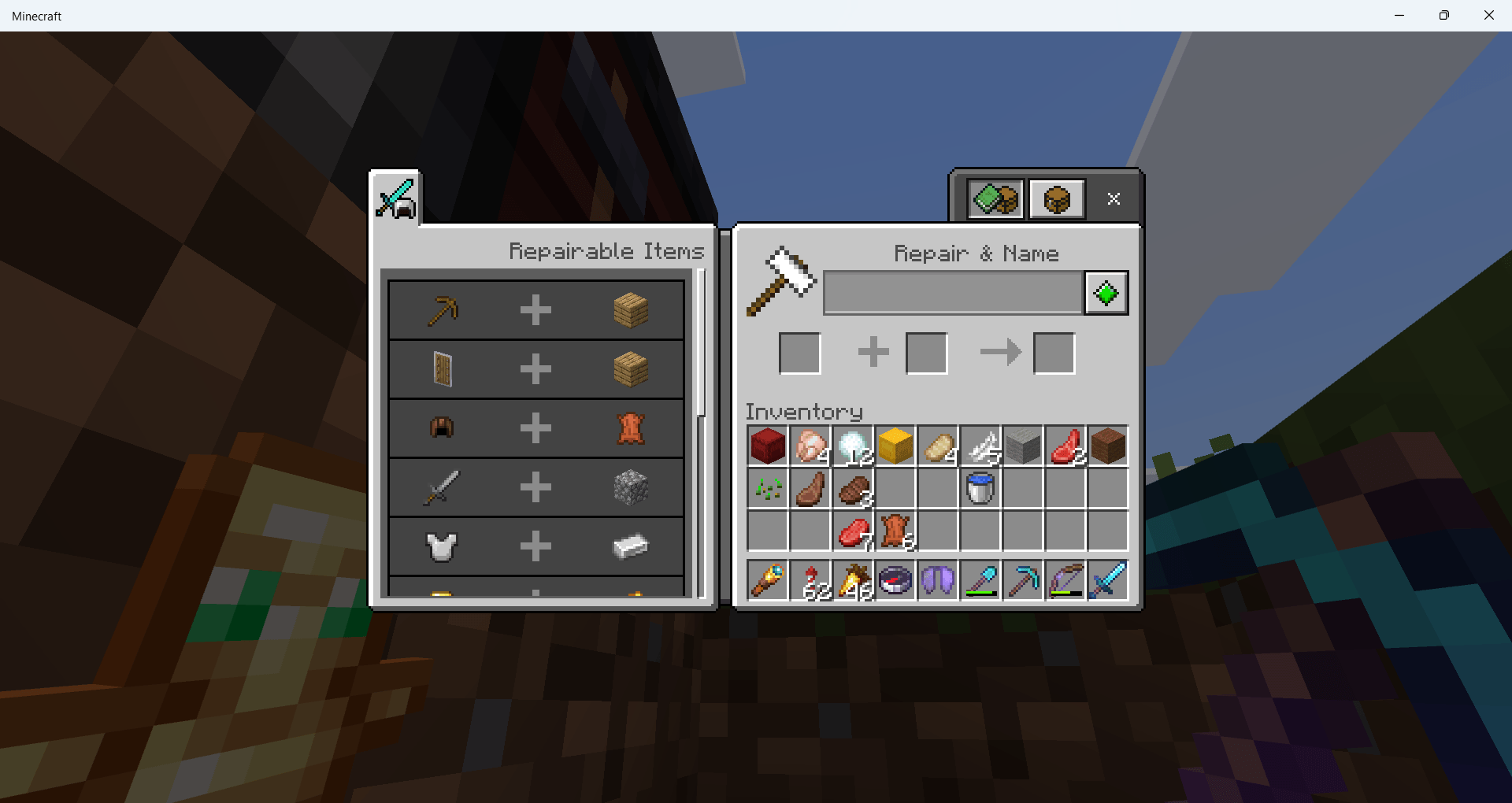The width and height of the screenshot is (1512, 803).
Task: Click the pickaxe plus planks repair recipe
Action: coord(535,309)
